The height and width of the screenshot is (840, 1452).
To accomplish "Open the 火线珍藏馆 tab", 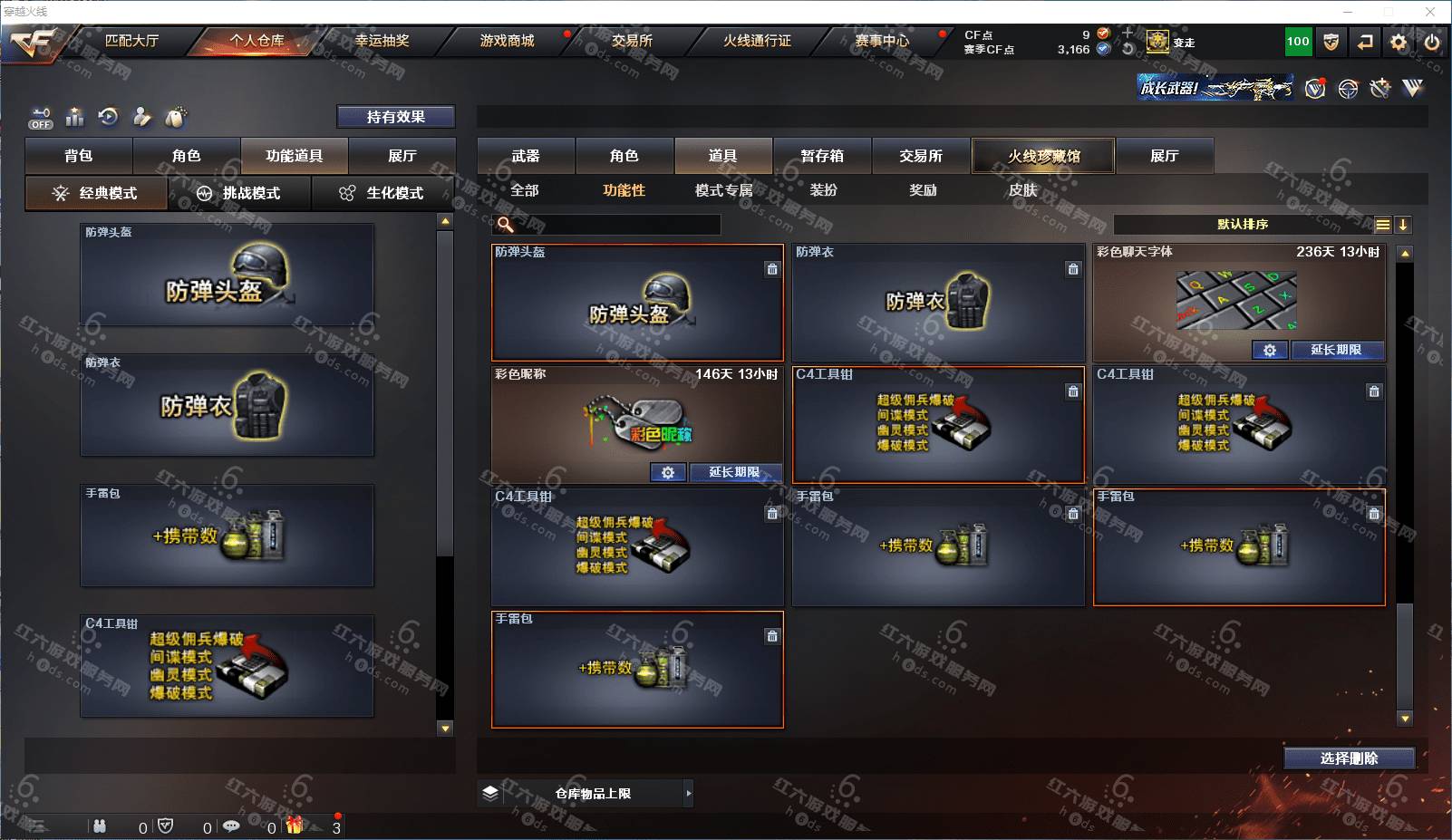I will 1043,156.
